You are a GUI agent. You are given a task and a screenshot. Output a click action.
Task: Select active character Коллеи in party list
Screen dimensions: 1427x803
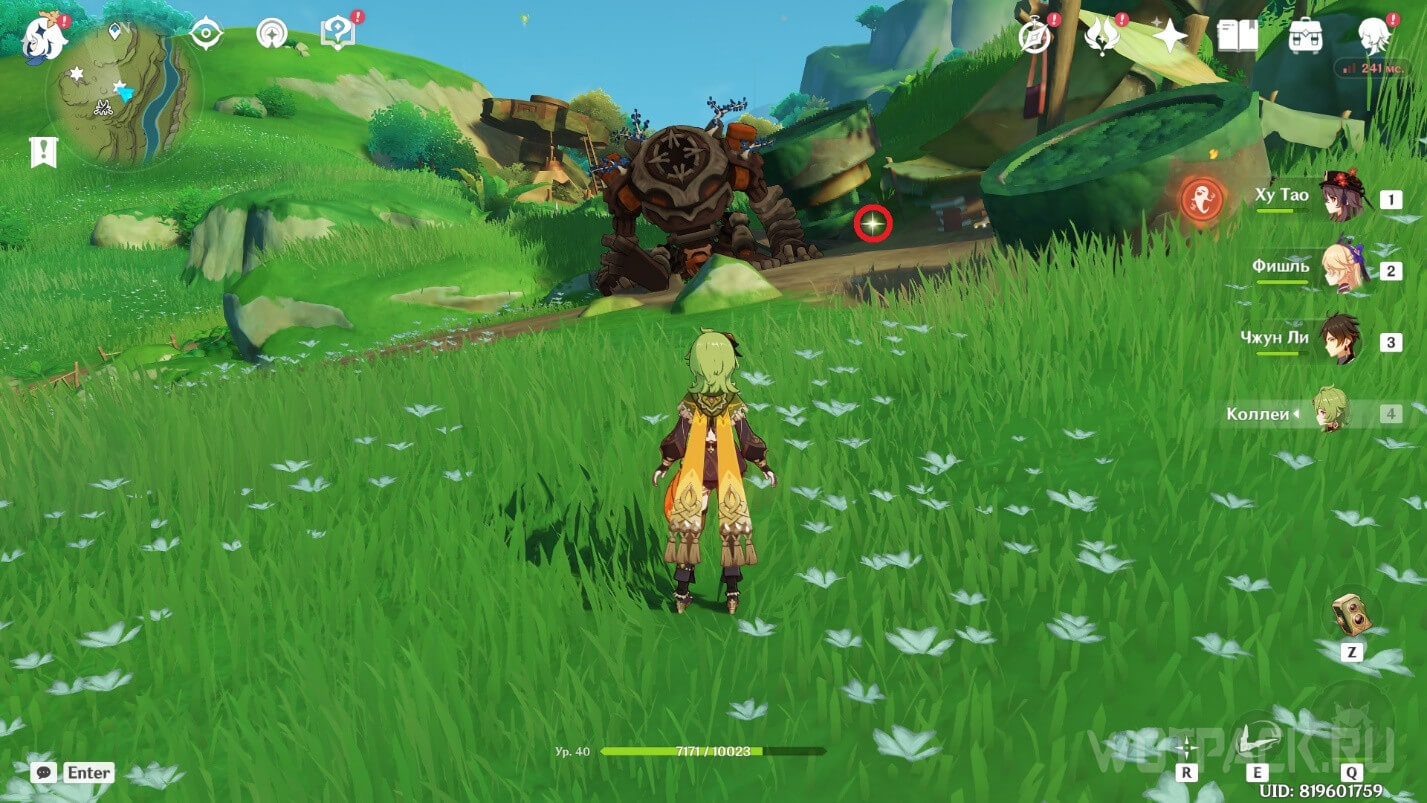click(1330, 412)
